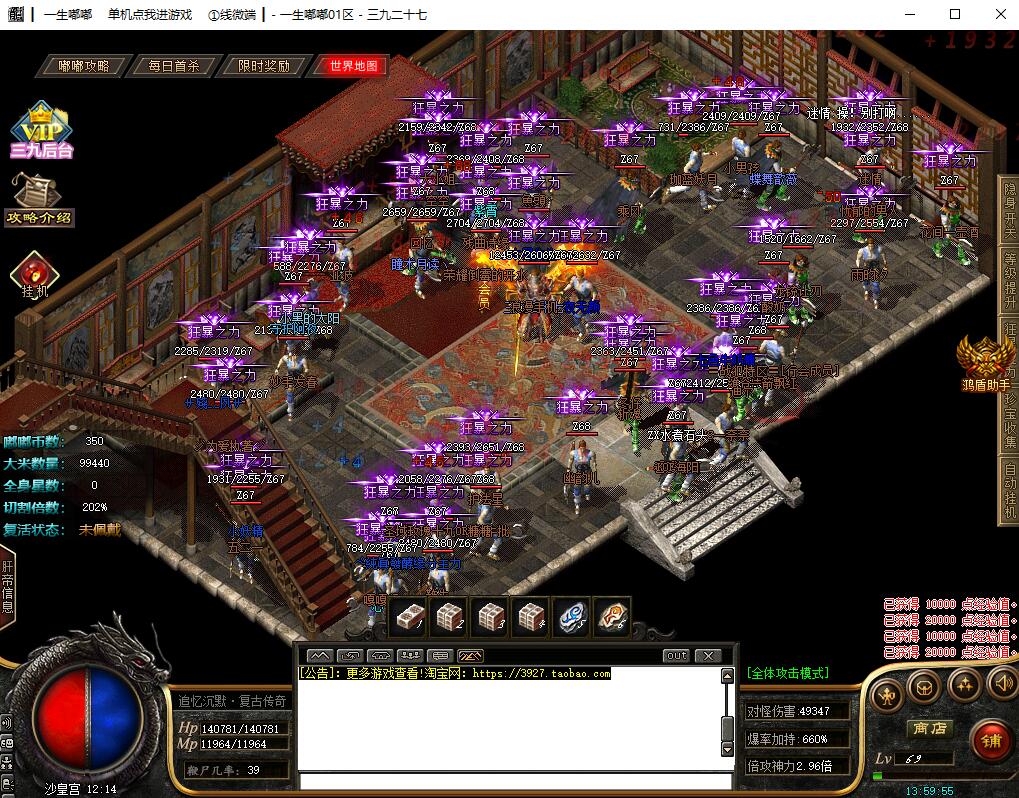Viewport: 1019px width, 798px height.
Task: Close the chat panel with X
Action: 708,656
